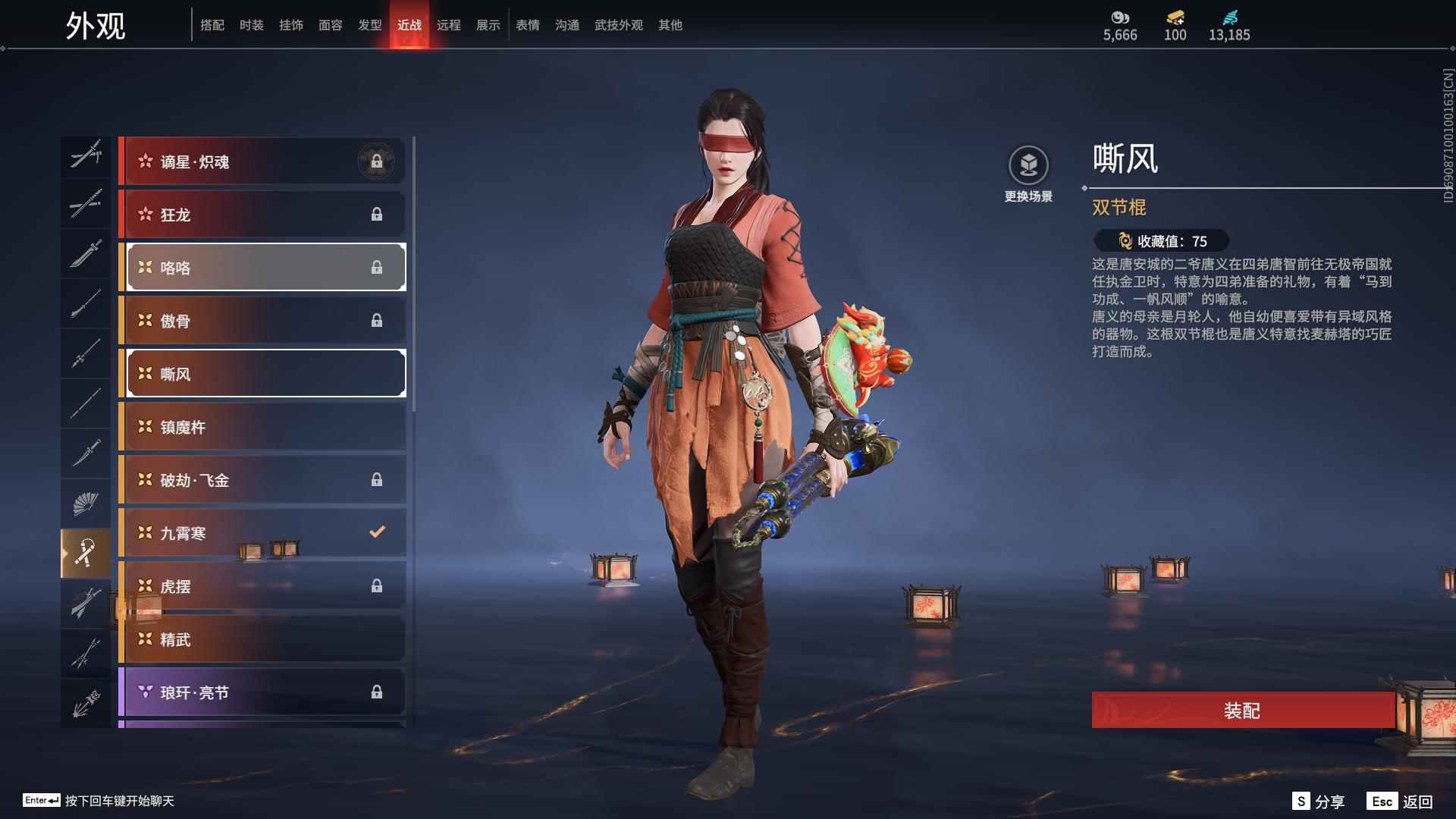Switch to the 时装 tab
The width and height of the screenshot is (1456, 819).
point(251,24)
